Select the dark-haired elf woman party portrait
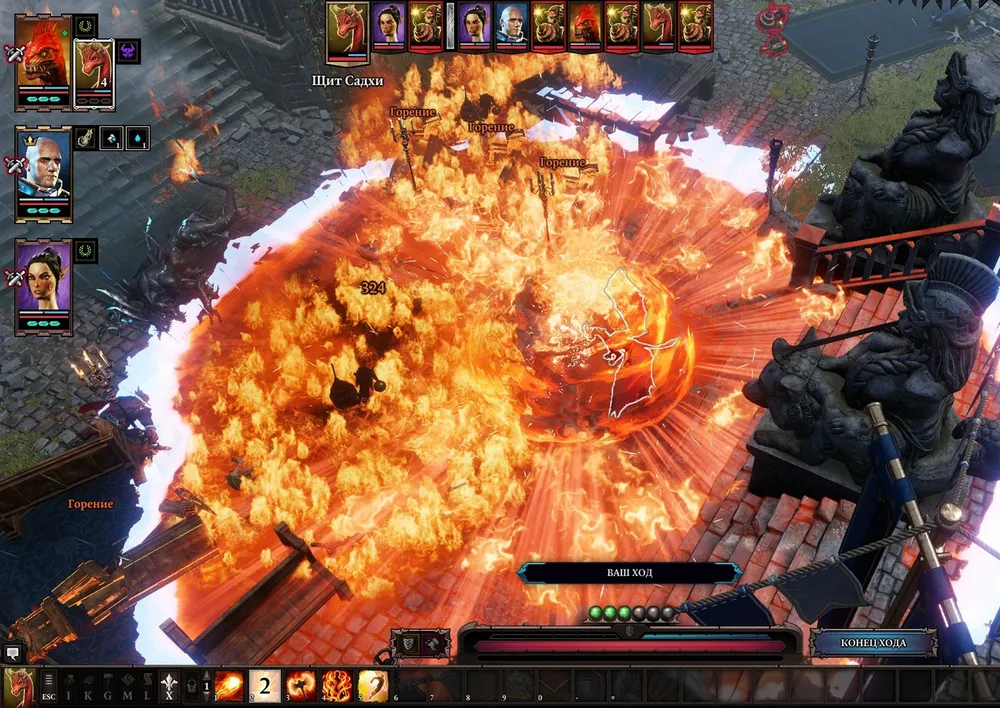The width and height of the screenshot is (1000, 708). pyautogui.click(x=43, y=285)
